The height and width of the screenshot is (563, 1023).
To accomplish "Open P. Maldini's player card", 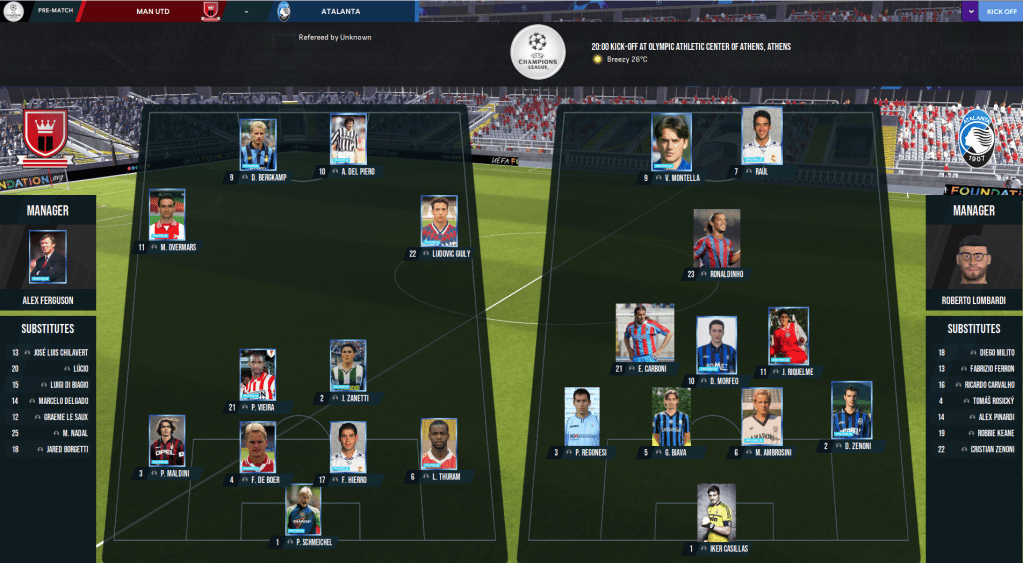I will click(x=167, y=441).
